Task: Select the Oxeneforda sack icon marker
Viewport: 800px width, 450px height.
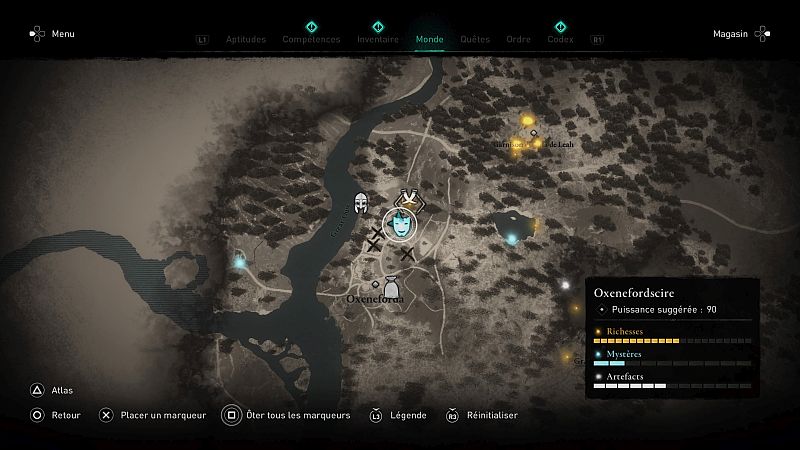Action: (x=392, y=287)
